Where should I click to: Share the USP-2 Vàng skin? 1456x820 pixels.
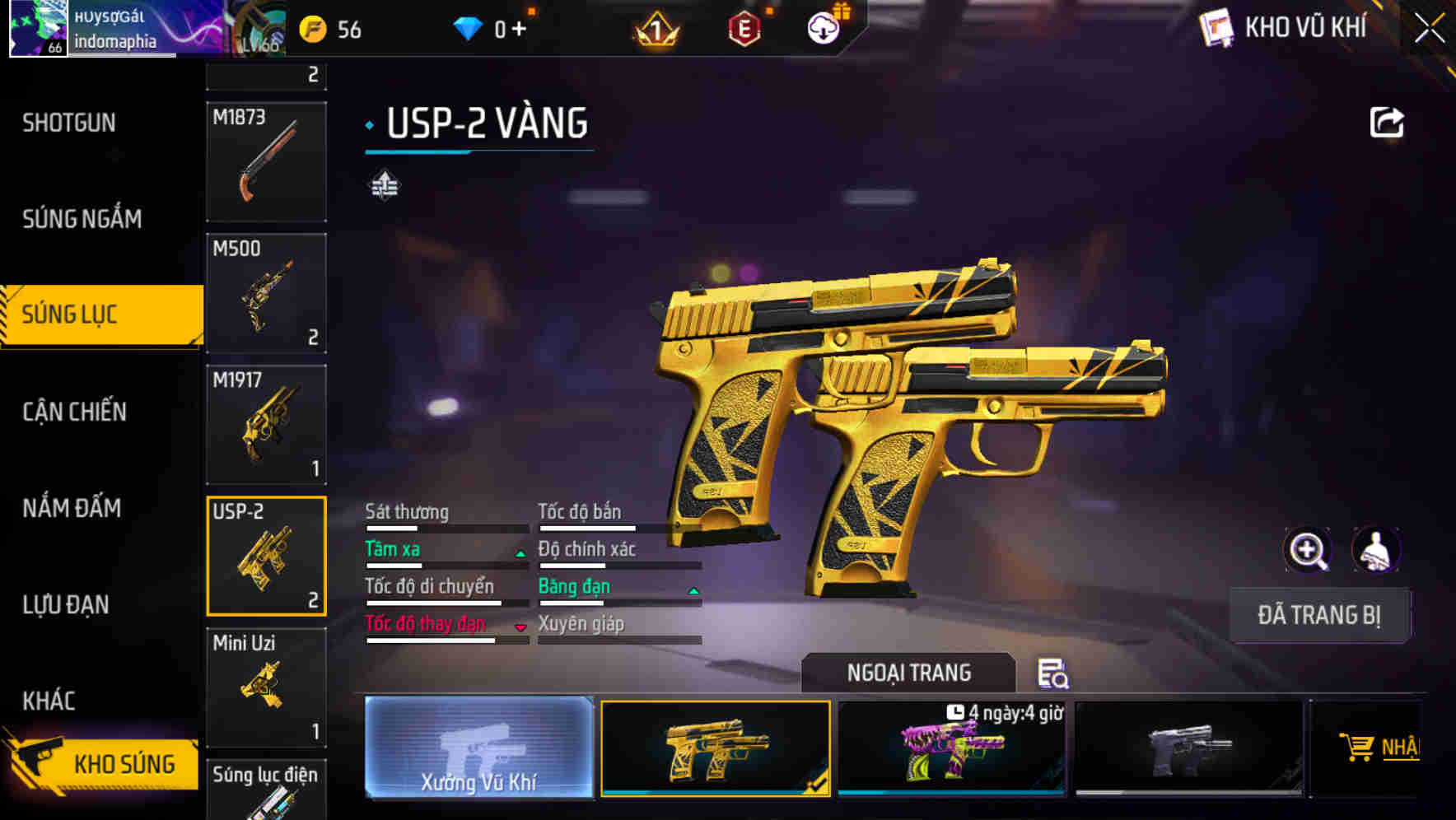tap(1386, 123)
